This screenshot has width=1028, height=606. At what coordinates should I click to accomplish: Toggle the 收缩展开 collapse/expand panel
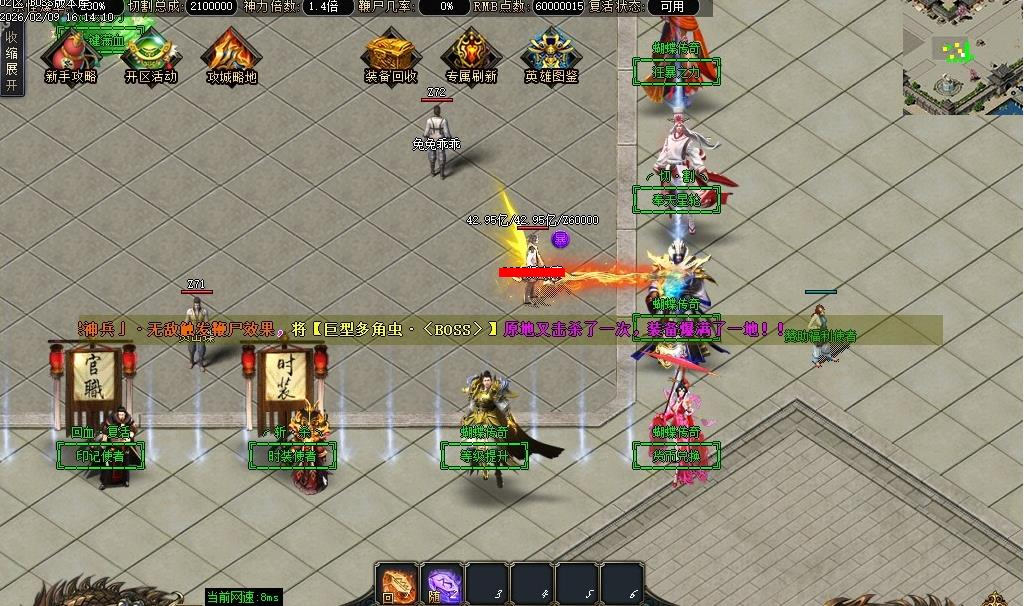tap(12, 60)
